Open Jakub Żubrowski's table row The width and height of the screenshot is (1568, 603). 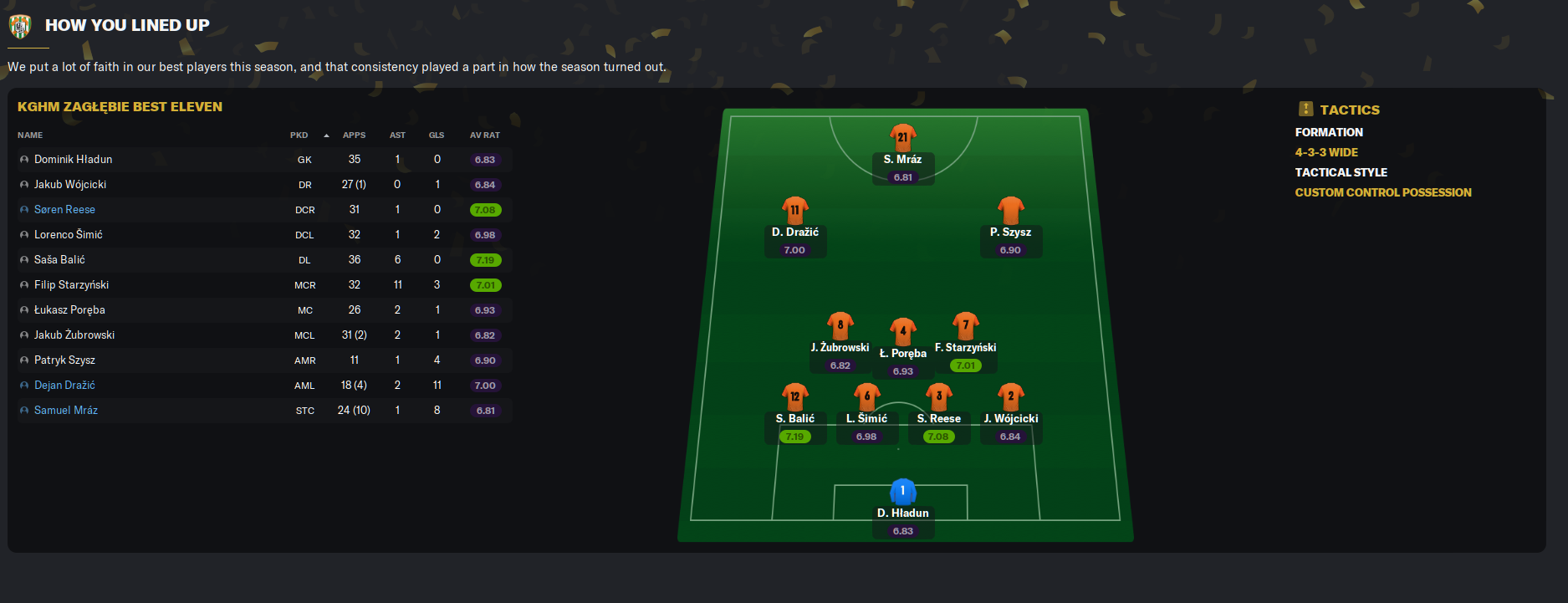click(x=74, y=335)
